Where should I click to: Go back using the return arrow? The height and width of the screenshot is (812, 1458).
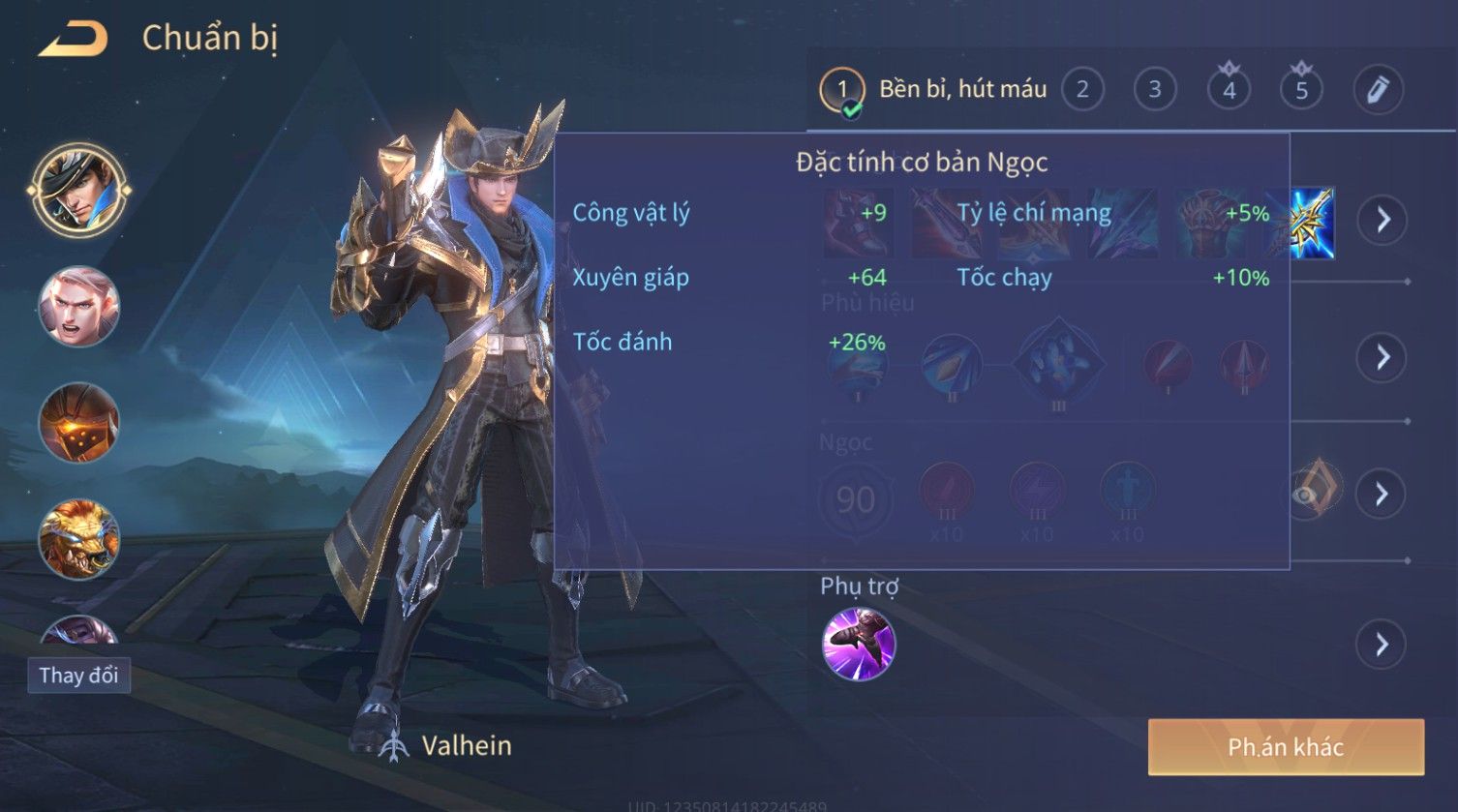pos(74,40)
